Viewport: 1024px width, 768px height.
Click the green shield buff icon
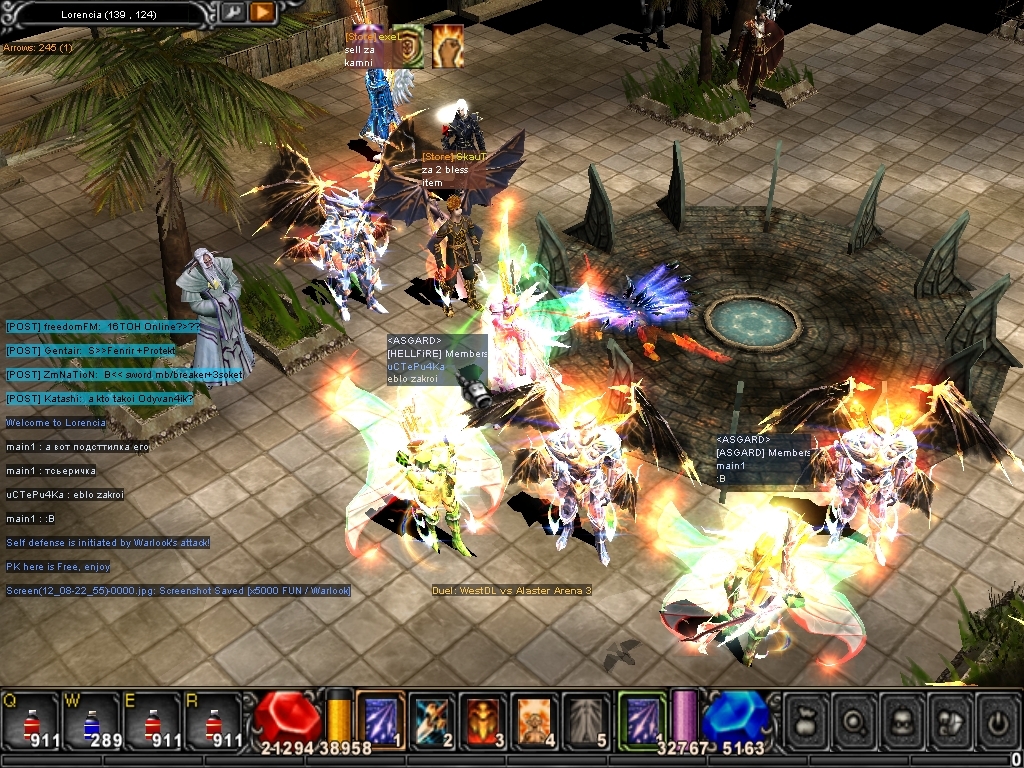(x=409, y=46)
